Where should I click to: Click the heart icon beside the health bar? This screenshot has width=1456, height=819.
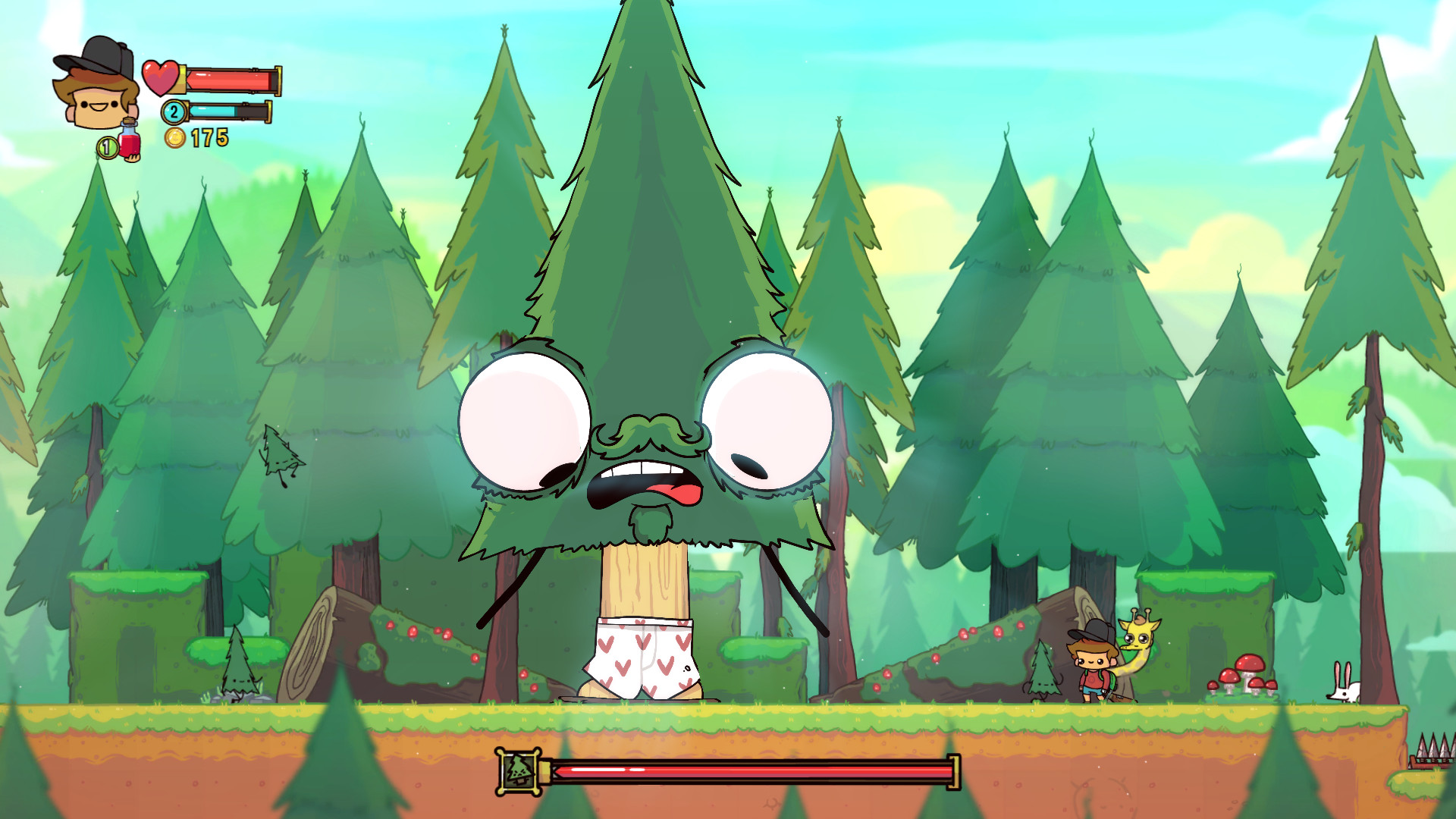[159, 76]
